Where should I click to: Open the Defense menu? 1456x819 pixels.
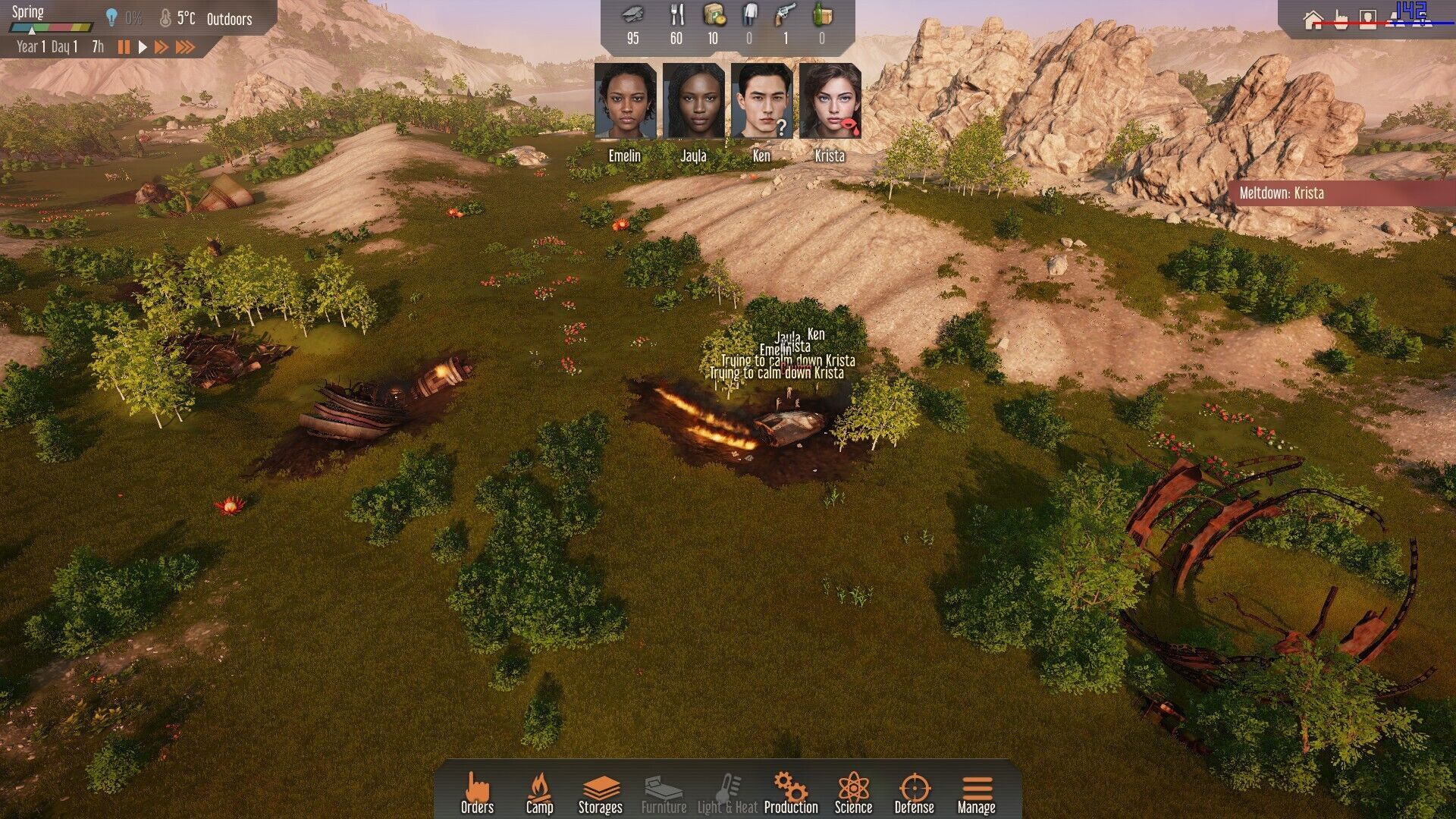914,793
